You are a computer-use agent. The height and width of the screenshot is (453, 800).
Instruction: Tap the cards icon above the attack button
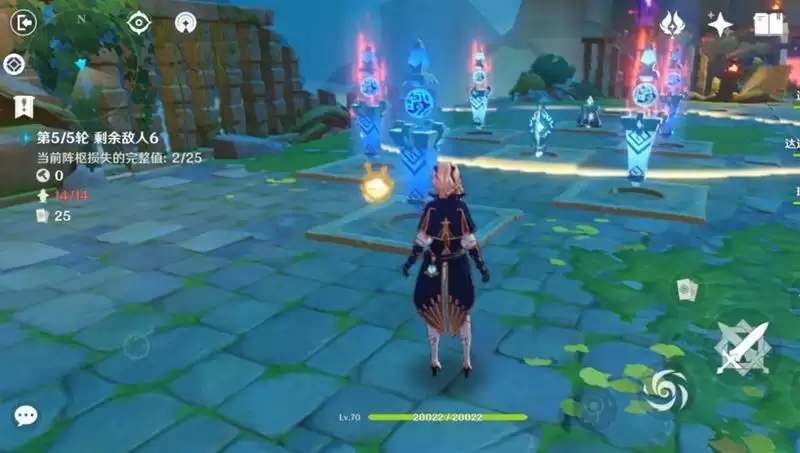pos(686,290)
